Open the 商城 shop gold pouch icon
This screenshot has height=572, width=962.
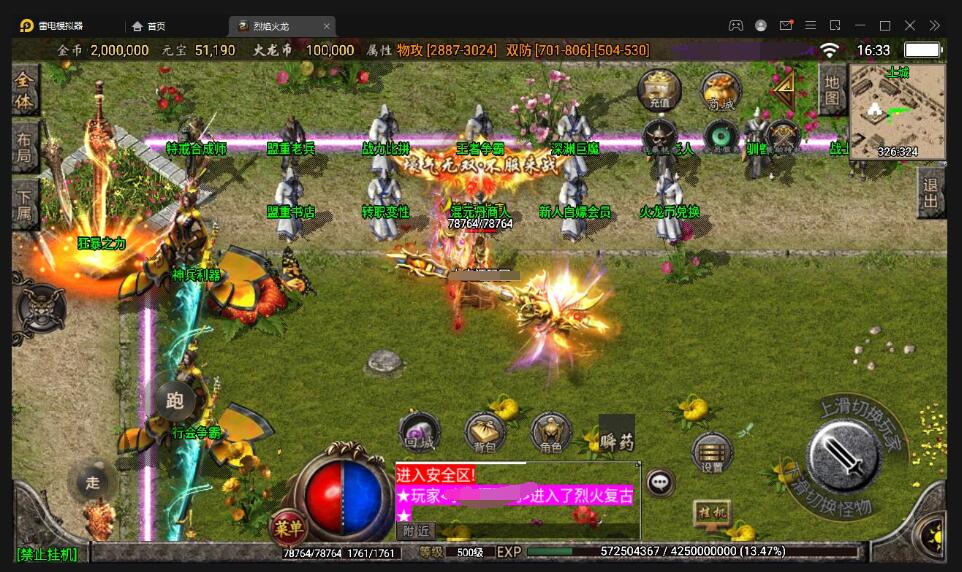pos(720,89)
